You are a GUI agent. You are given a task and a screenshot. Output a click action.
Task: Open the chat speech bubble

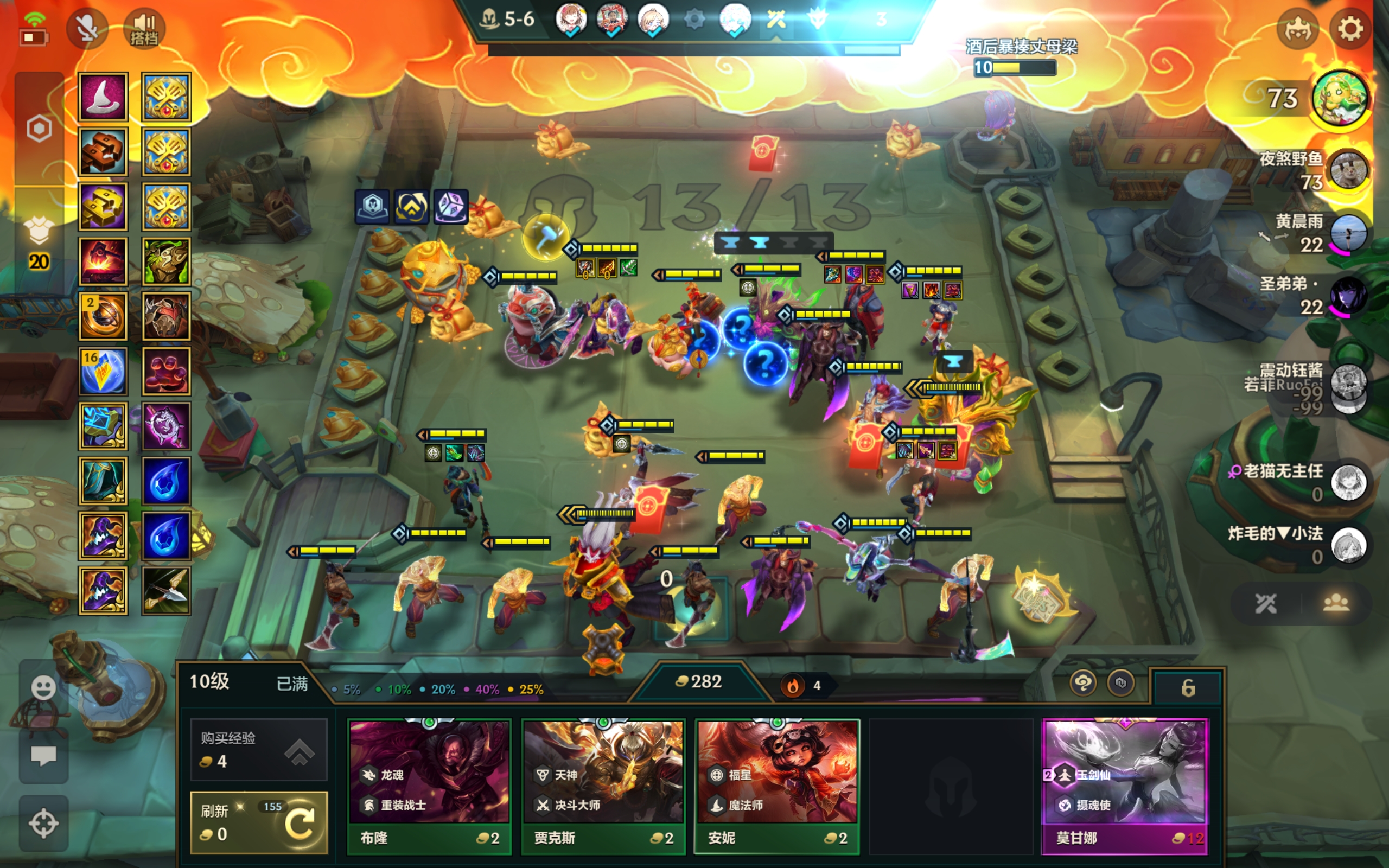click(43, 756)
